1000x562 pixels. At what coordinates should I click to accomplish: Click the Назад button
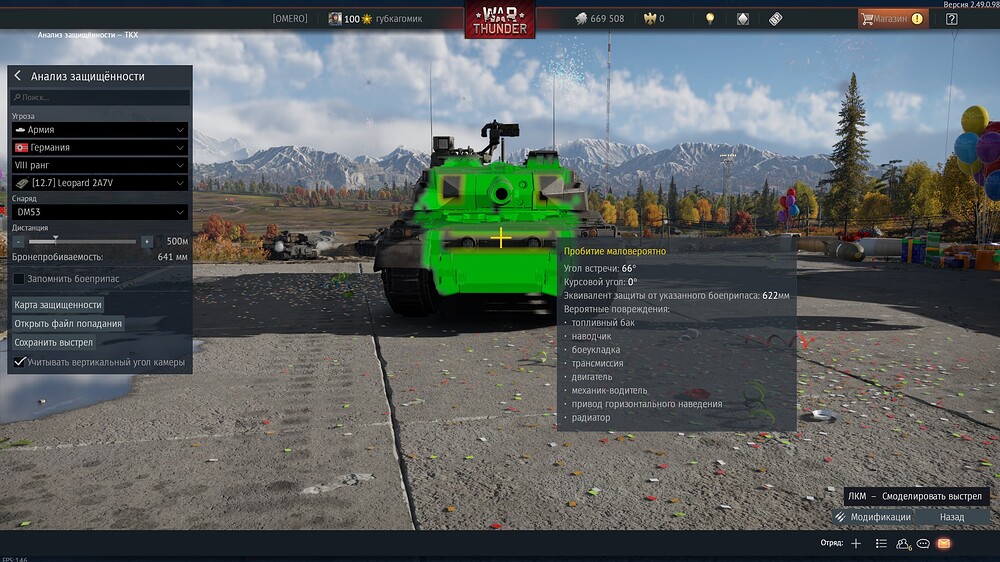click(952, 517)
